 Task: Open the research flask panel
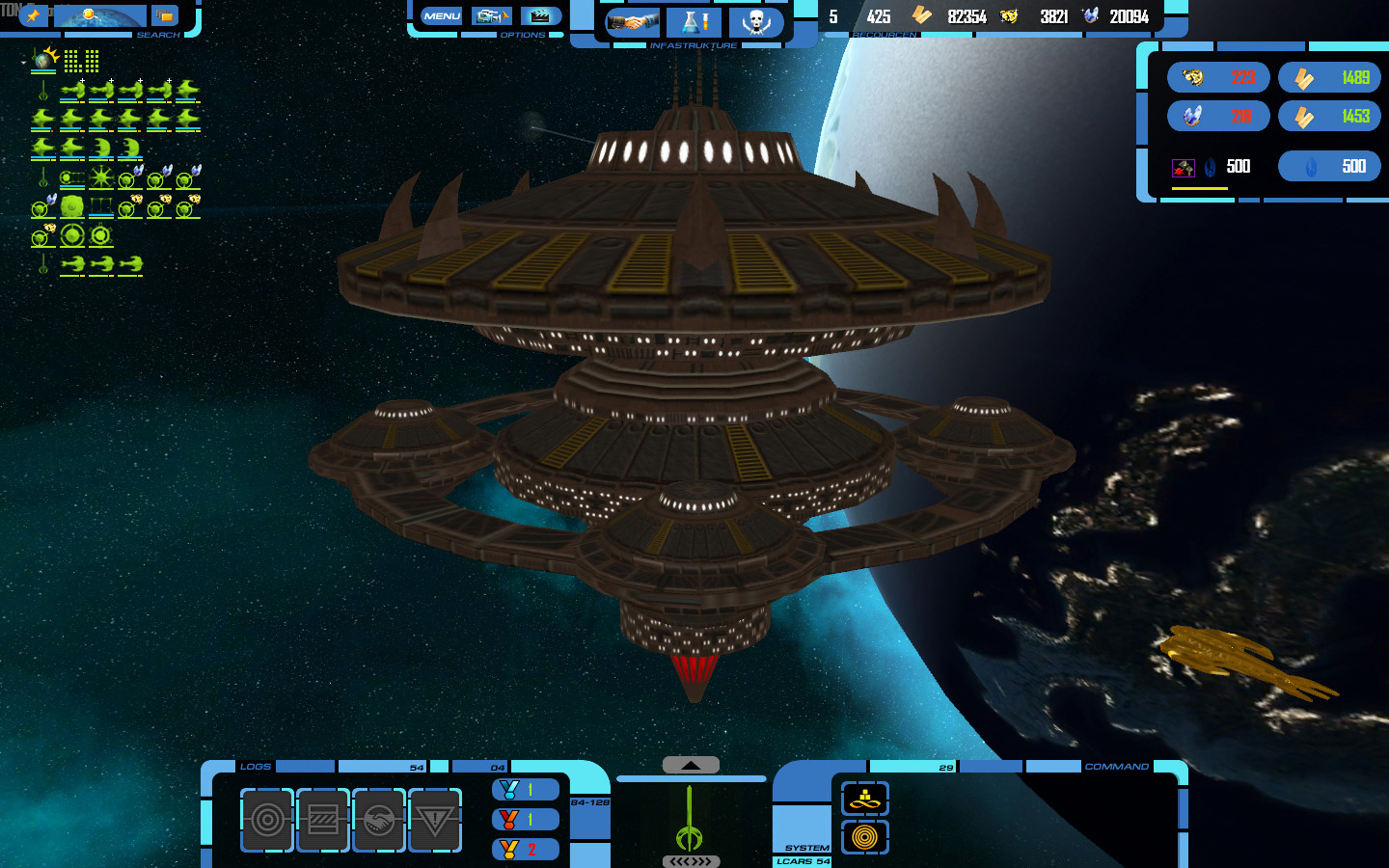pyautogui.click(x=694, y=22)
